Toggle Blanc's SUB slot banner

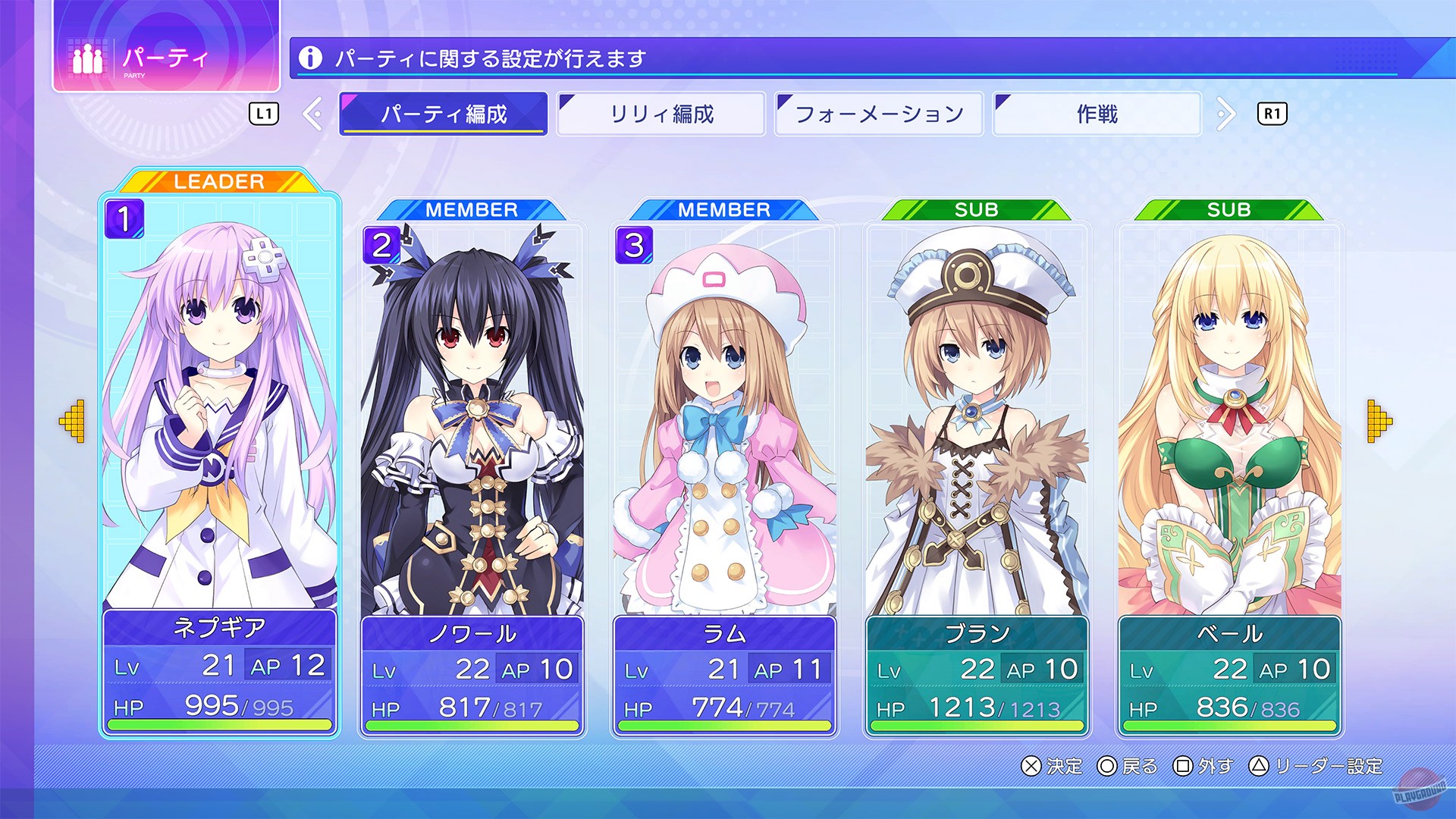[977, 210]
